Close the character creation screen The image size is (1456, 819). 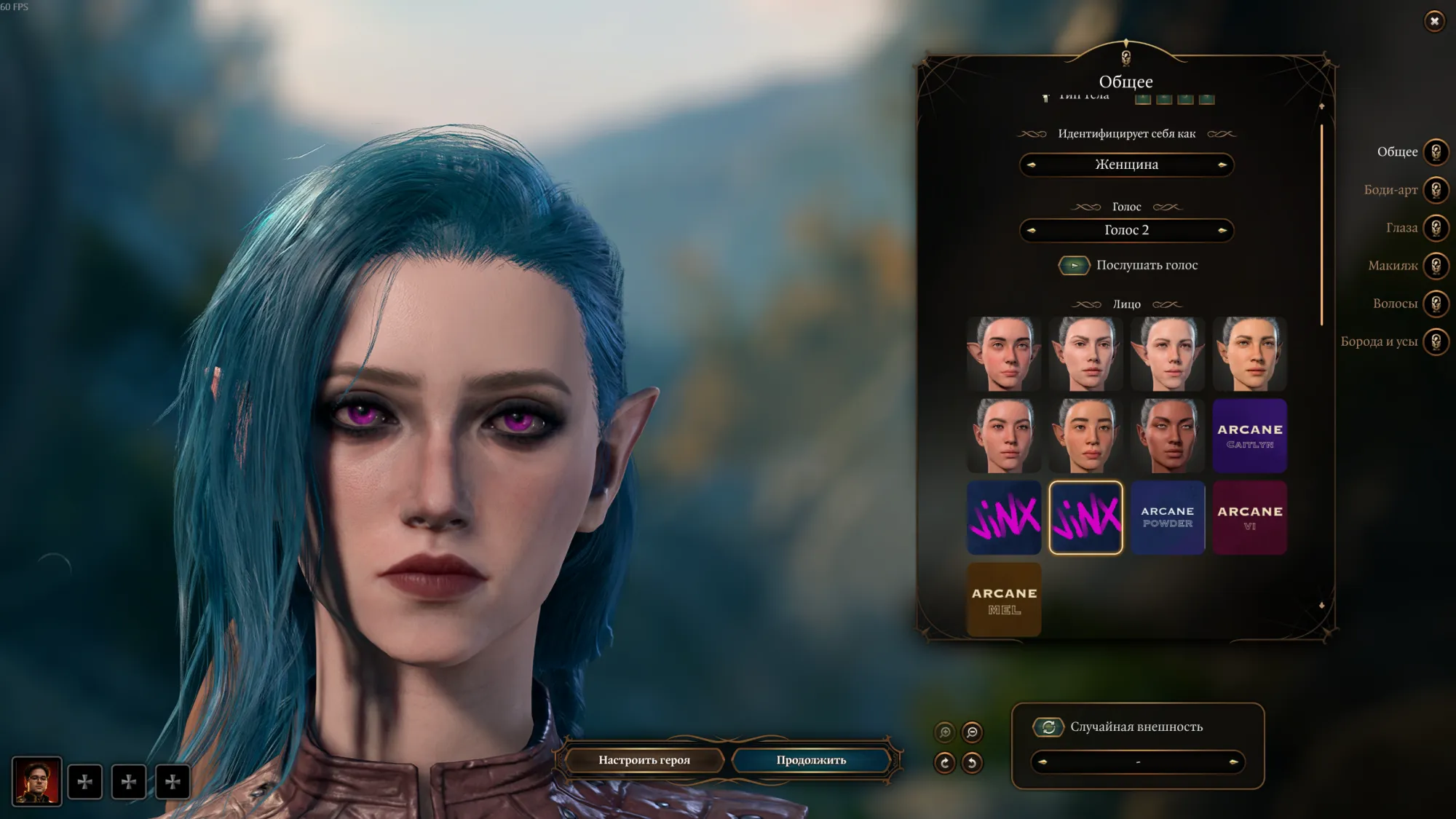pos(1434,21)
